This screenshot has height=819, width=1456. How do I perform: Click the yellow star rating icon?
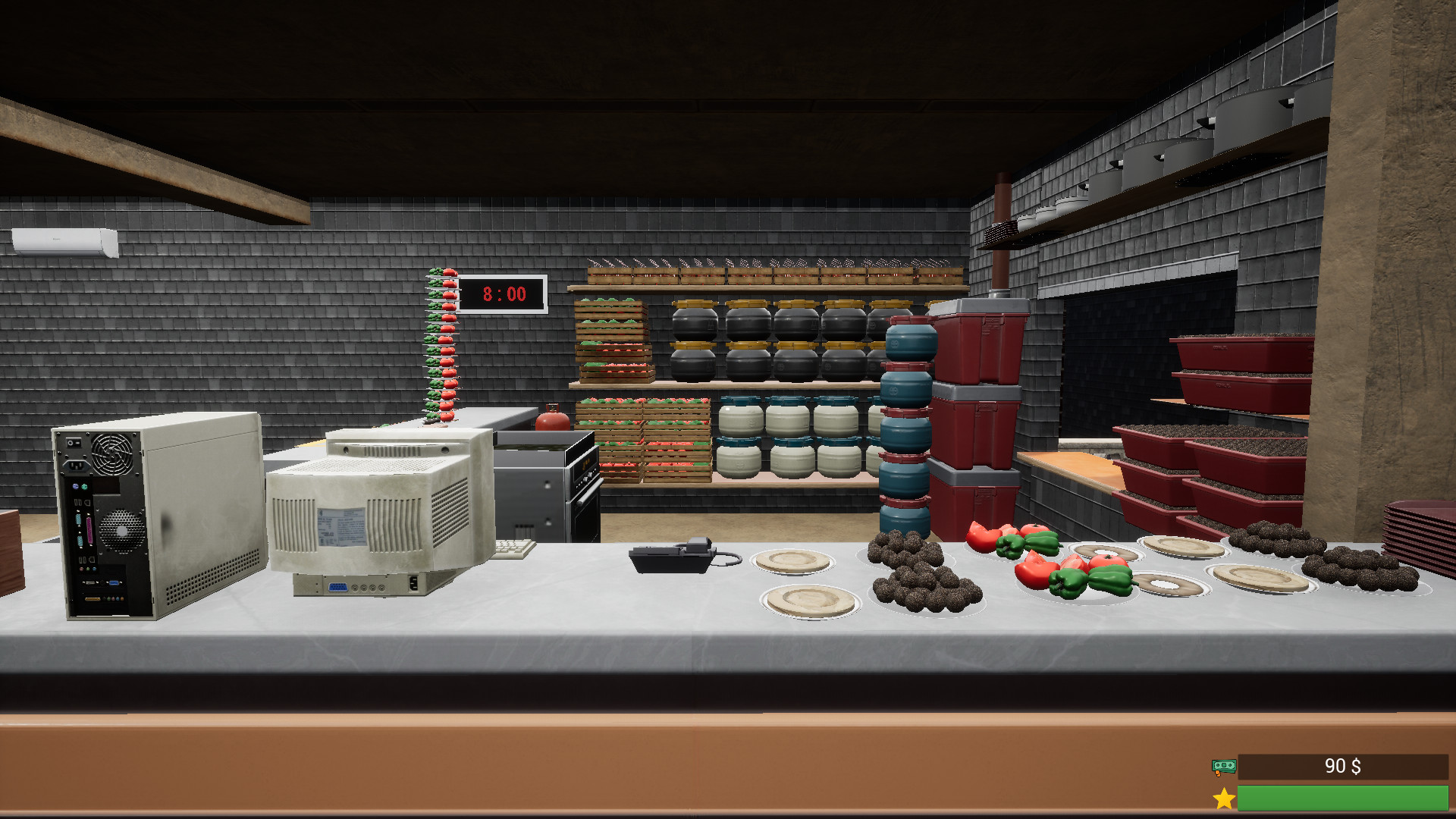pos(1222,797)
